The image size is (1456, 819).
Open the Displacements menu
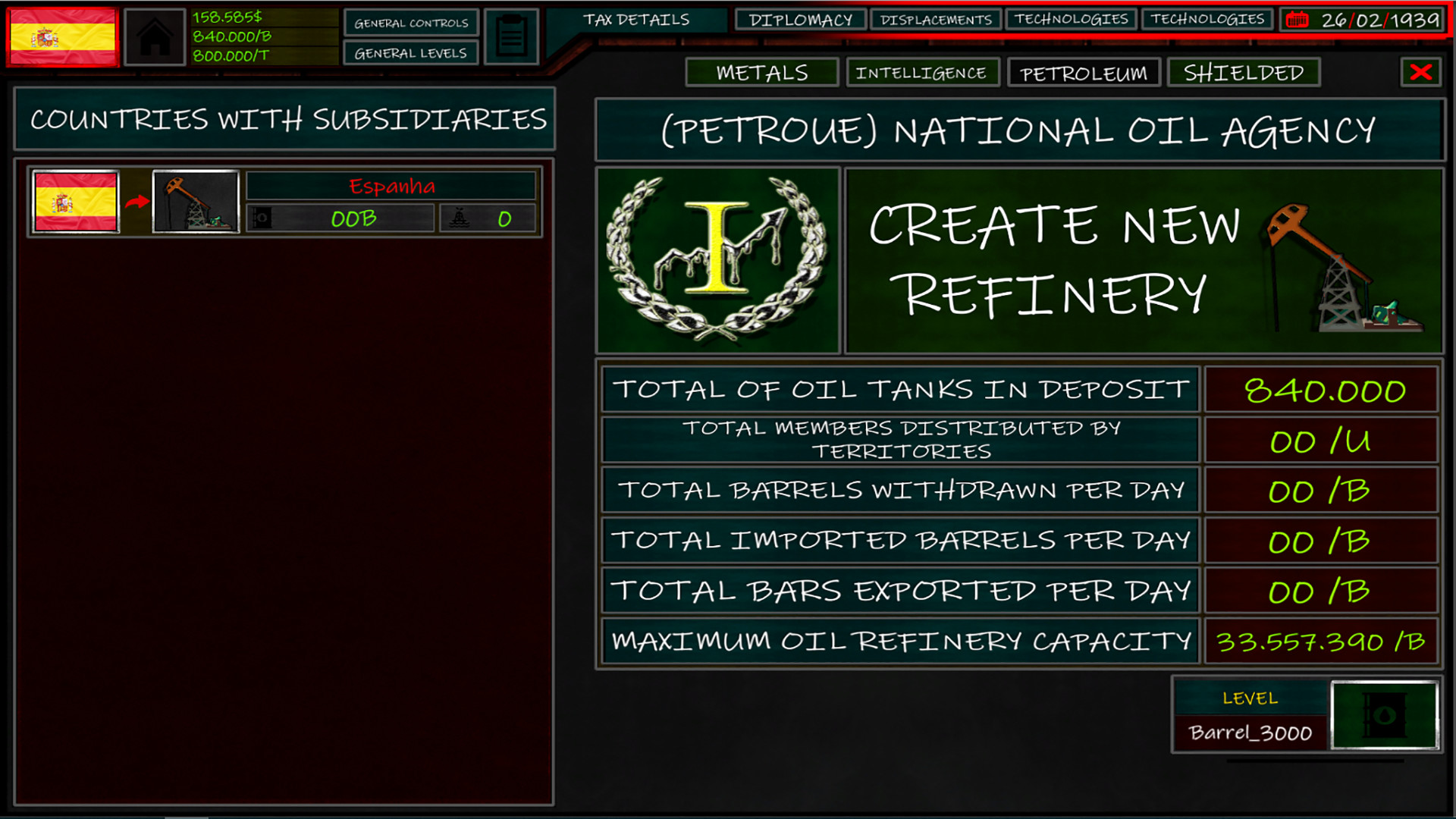[x=937, y=19]
